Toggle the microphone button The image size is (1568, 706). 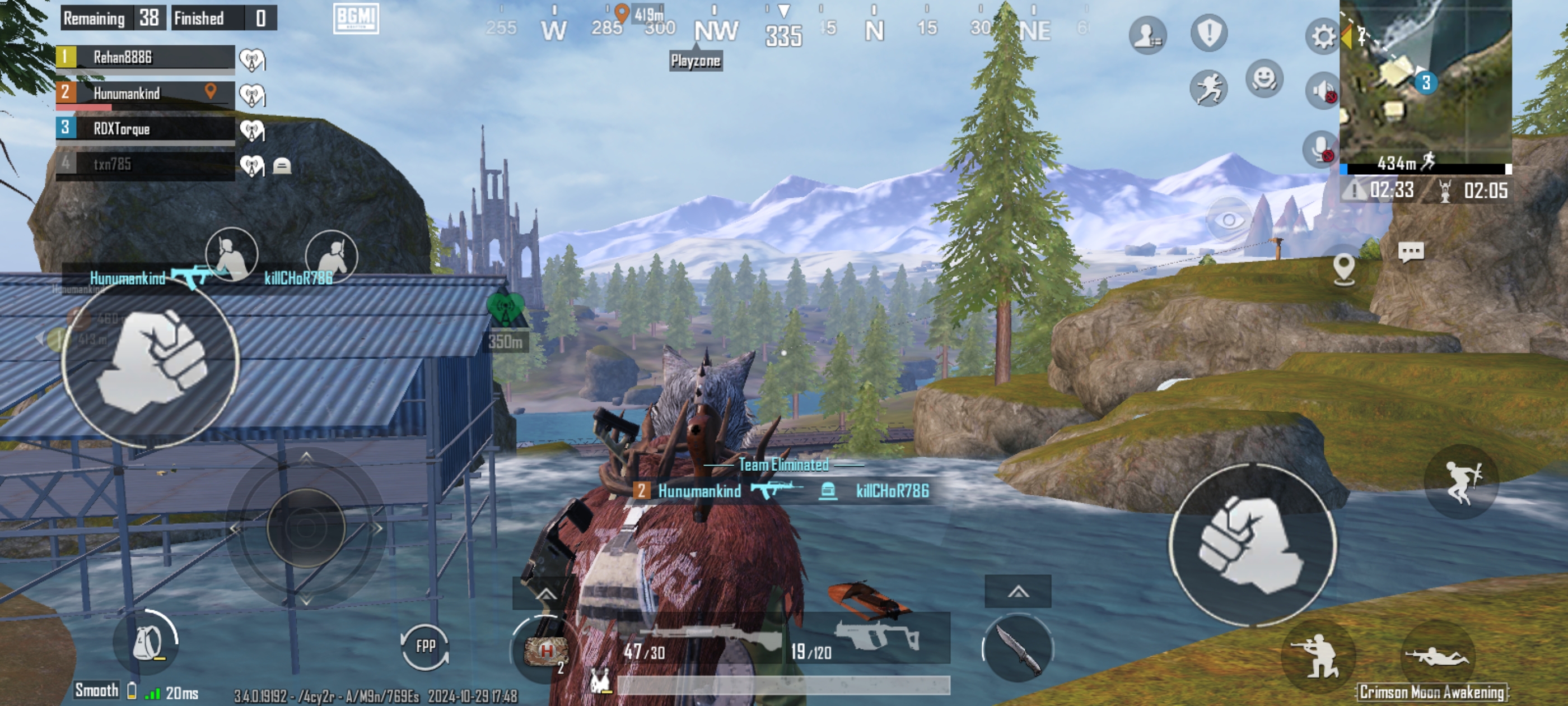pyautogui.click(x=1321, y=148)
